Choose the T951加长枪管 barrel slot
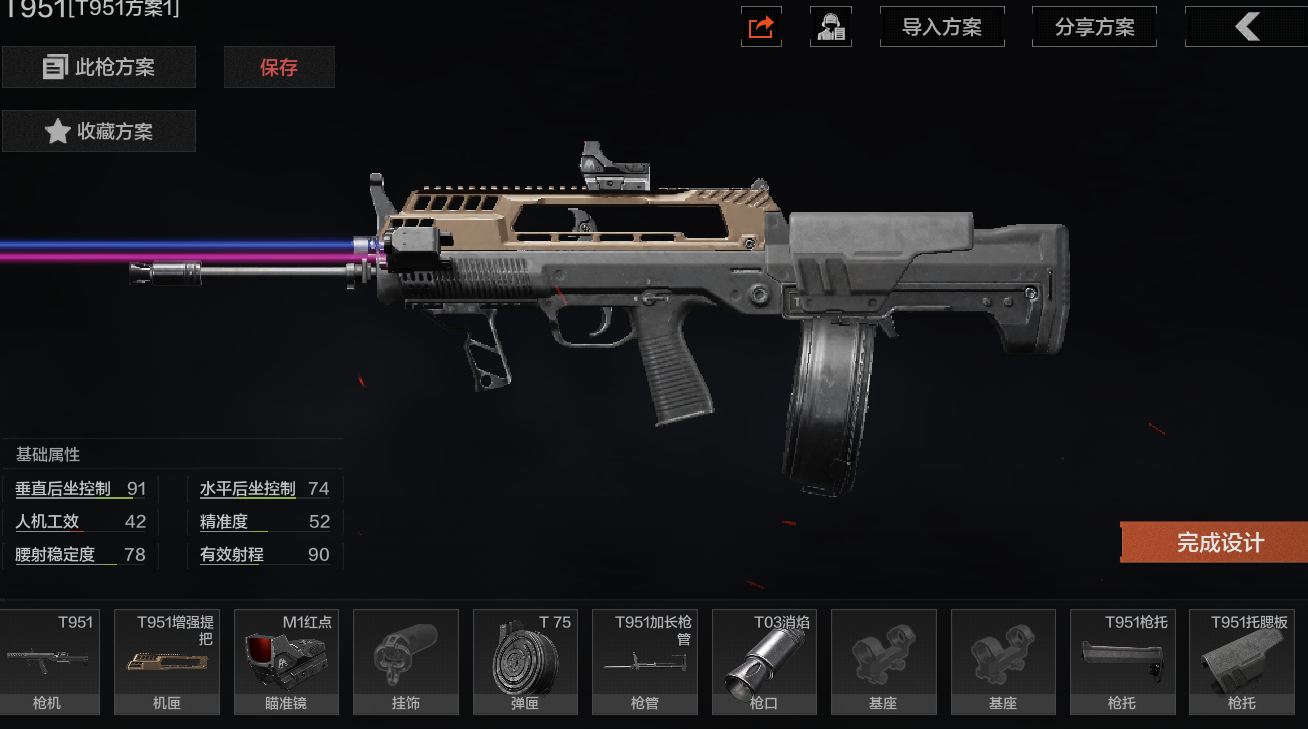 (x=645, y=661)
